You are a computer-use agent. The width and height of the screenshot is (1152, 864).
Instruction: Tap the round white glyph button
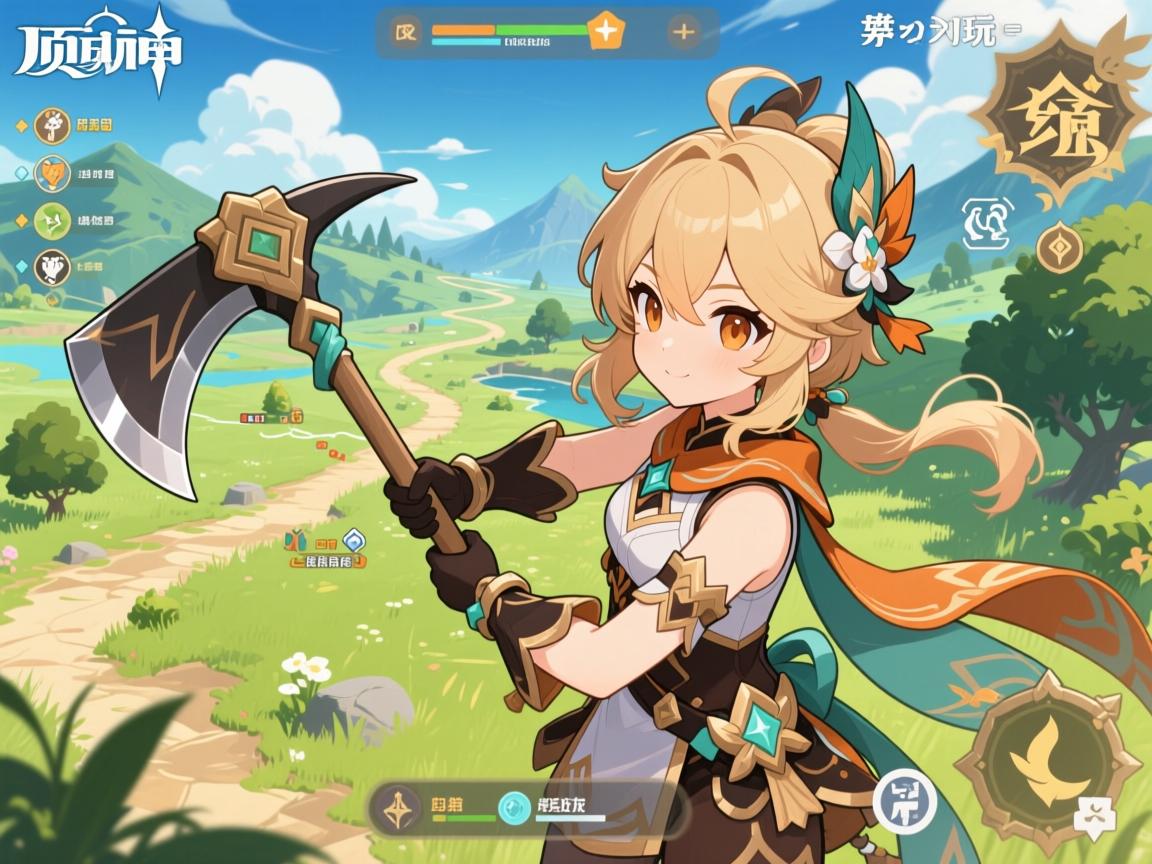(904, 801)
